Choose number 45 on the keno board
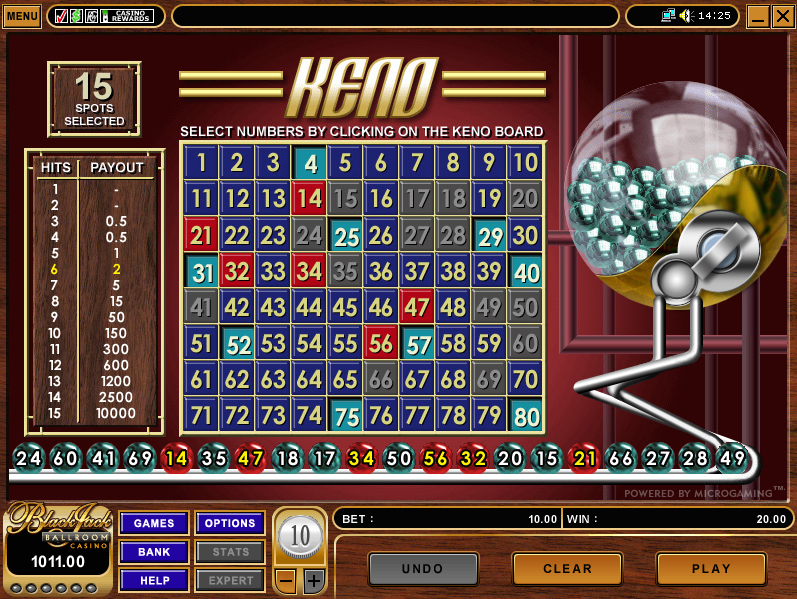797x599 pixels. [x=345, y=306]
